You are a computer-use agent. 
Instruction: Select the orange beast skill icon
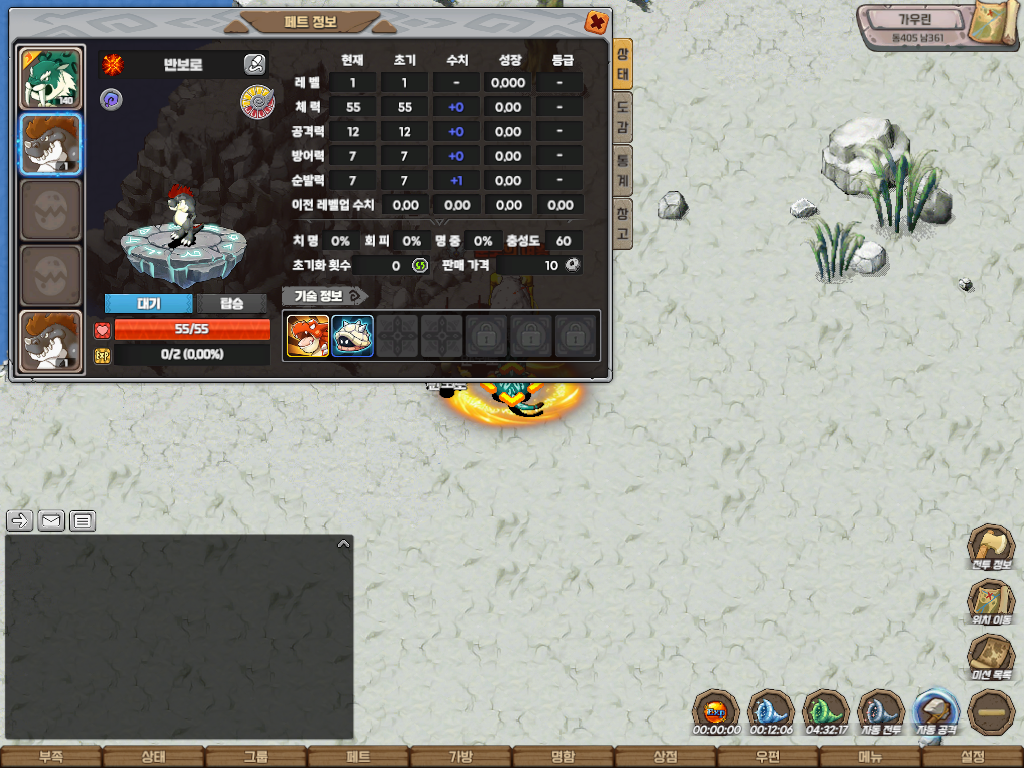(x=308, y=336)
